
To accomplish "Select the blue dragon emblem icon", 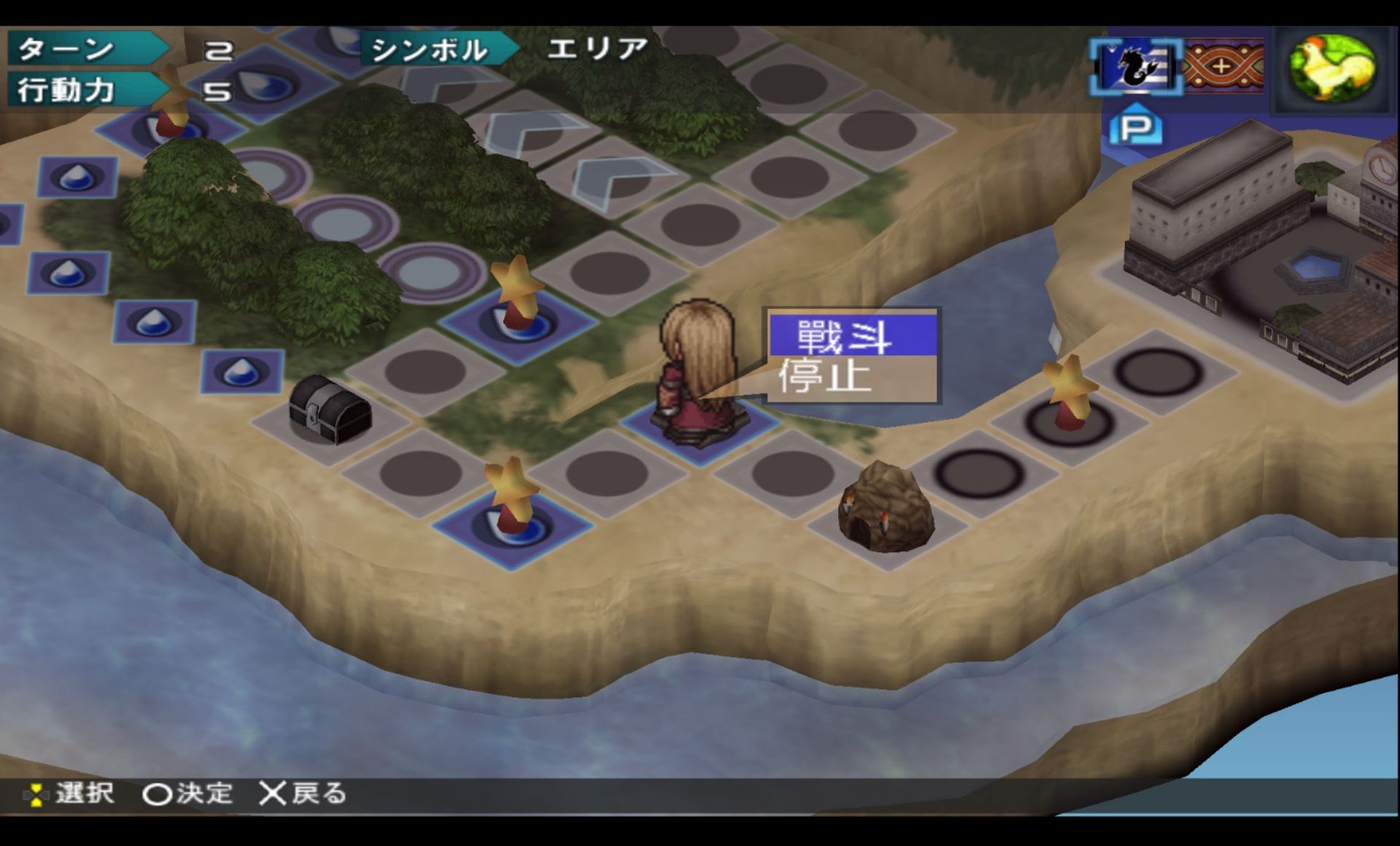I will click(1134, 67).
